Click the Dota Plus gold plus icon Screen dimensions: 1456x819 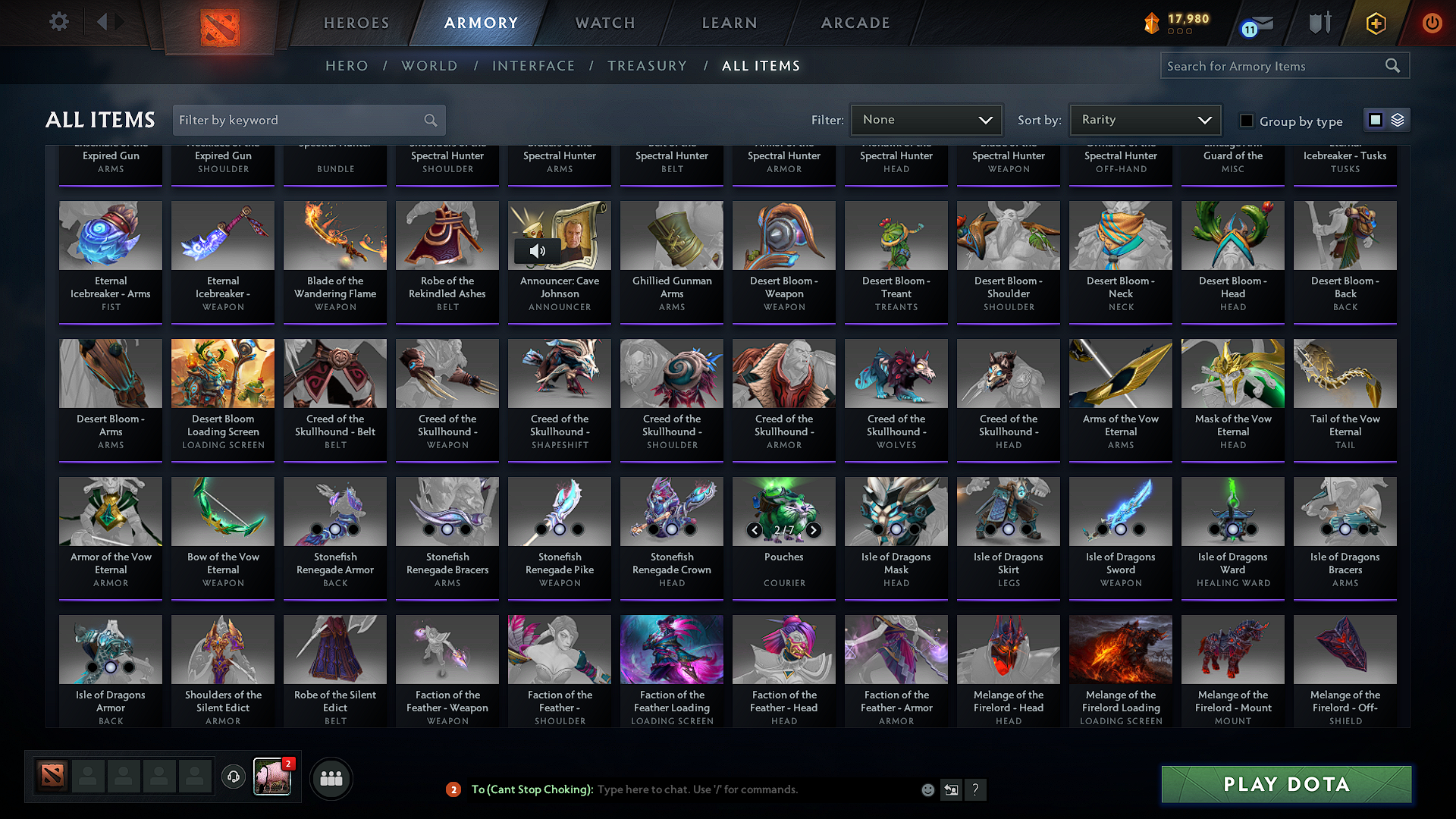(1375, 23)
